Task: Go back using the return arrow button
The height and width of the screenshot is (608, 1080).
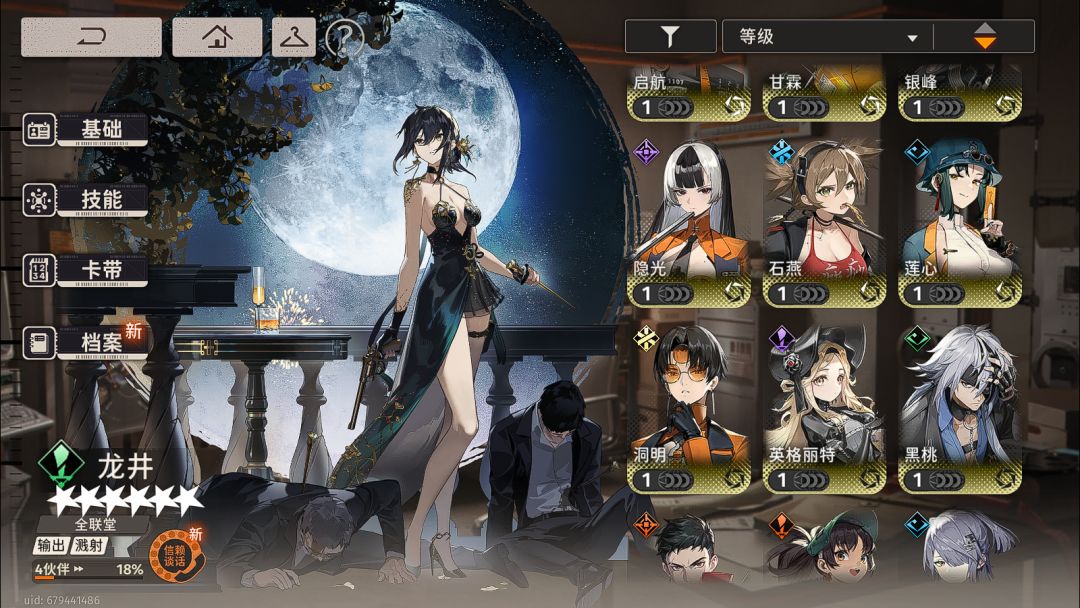Action: click(x=91, y=37)
